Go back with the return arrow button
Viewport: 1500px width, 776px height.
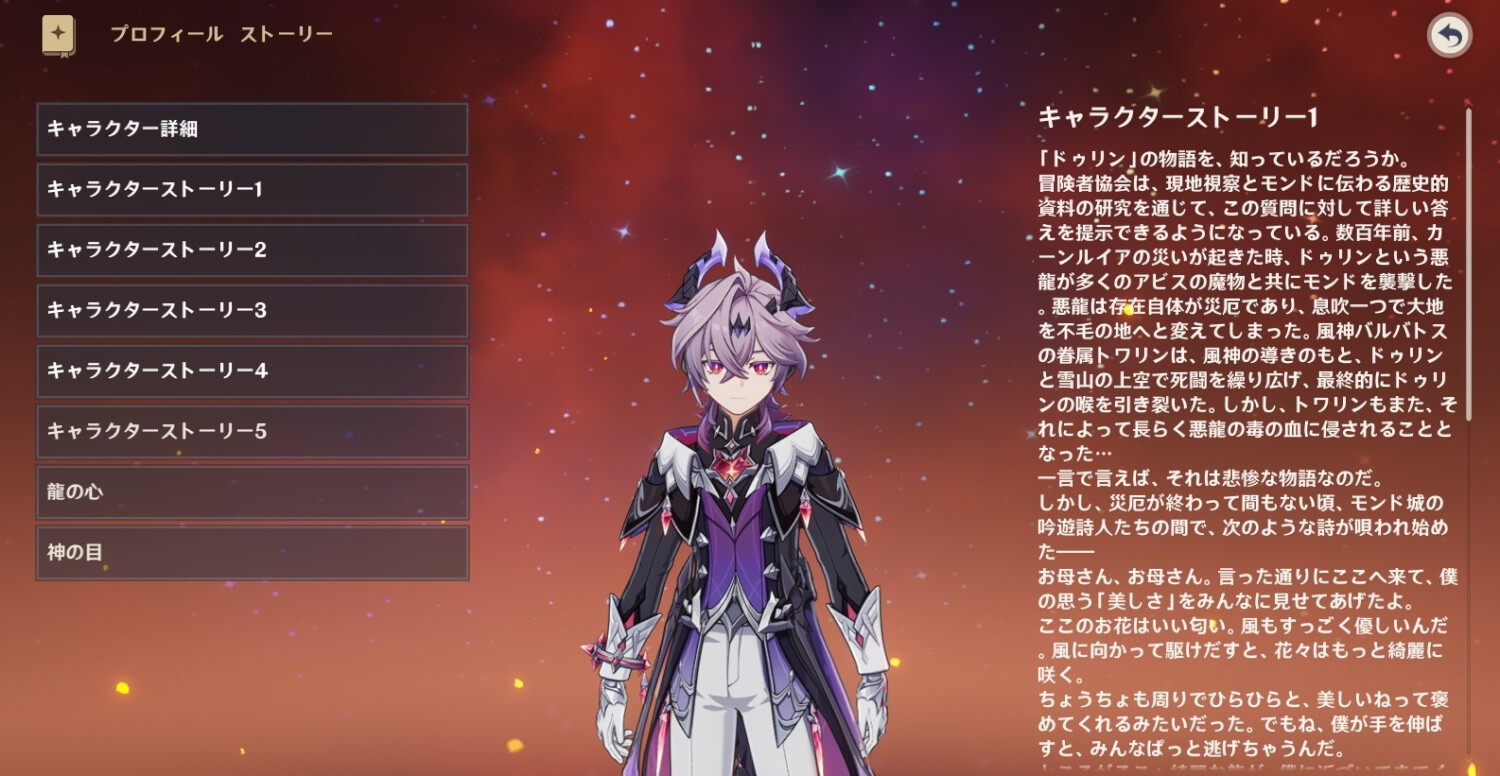point(1449,36)
